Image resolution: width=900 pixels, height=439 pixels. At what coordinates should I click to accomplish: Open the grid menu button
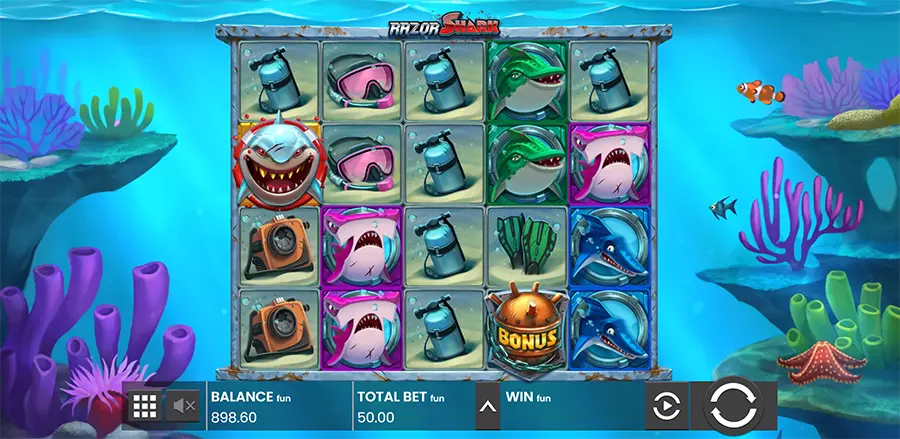145,406
